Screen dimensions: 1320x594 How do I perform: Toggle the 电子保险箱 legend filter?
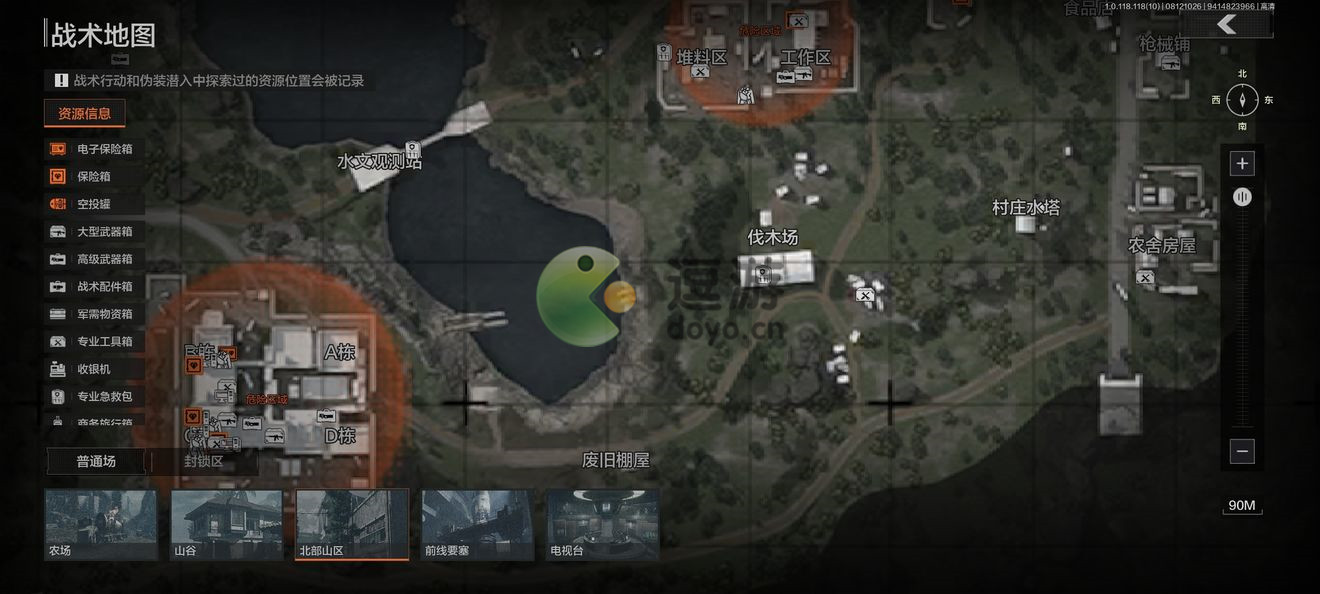click(x=93, y=149)
